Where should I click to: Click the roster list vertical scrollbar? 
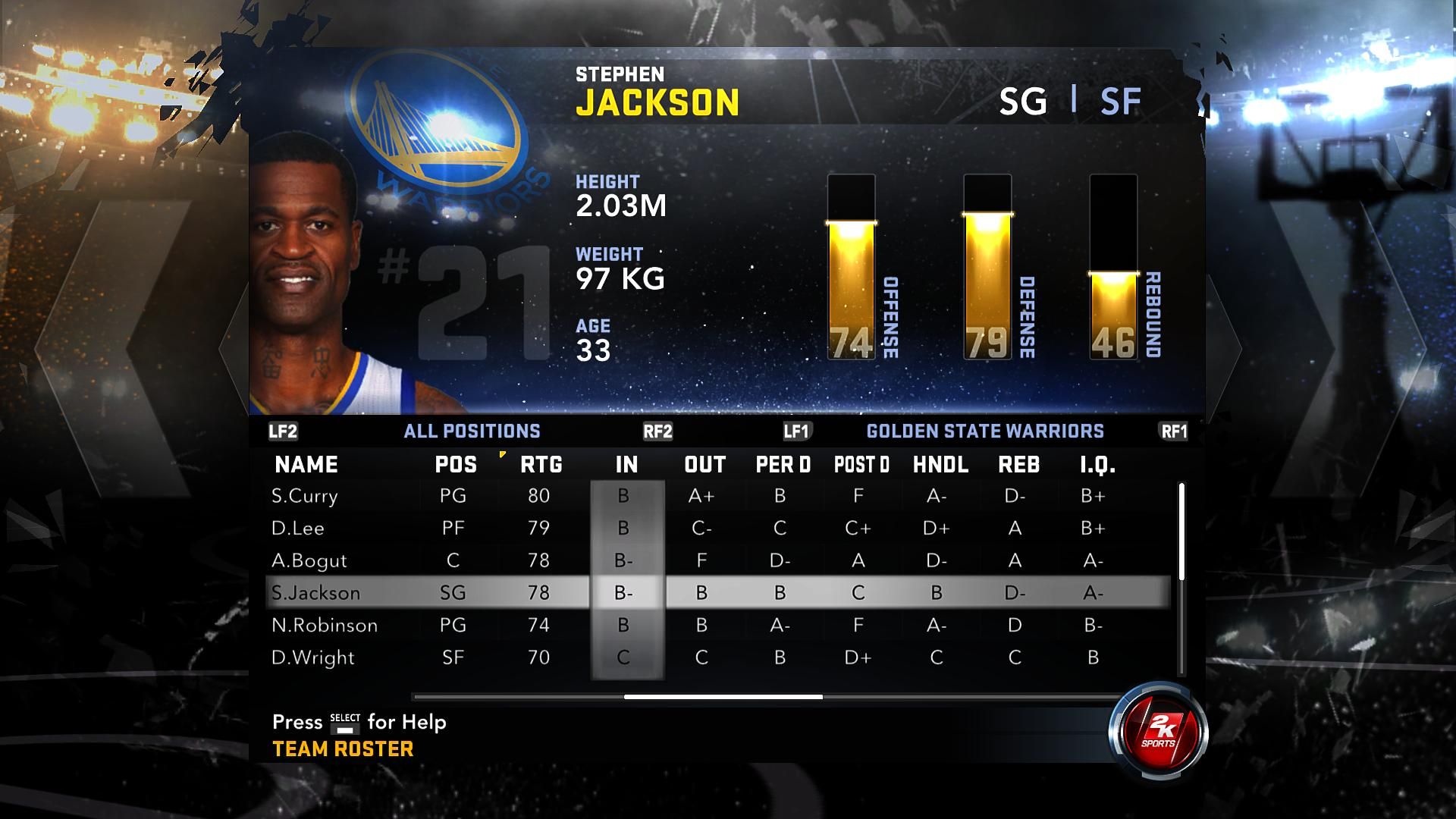pyautogui.click(x=1181, y=531)
